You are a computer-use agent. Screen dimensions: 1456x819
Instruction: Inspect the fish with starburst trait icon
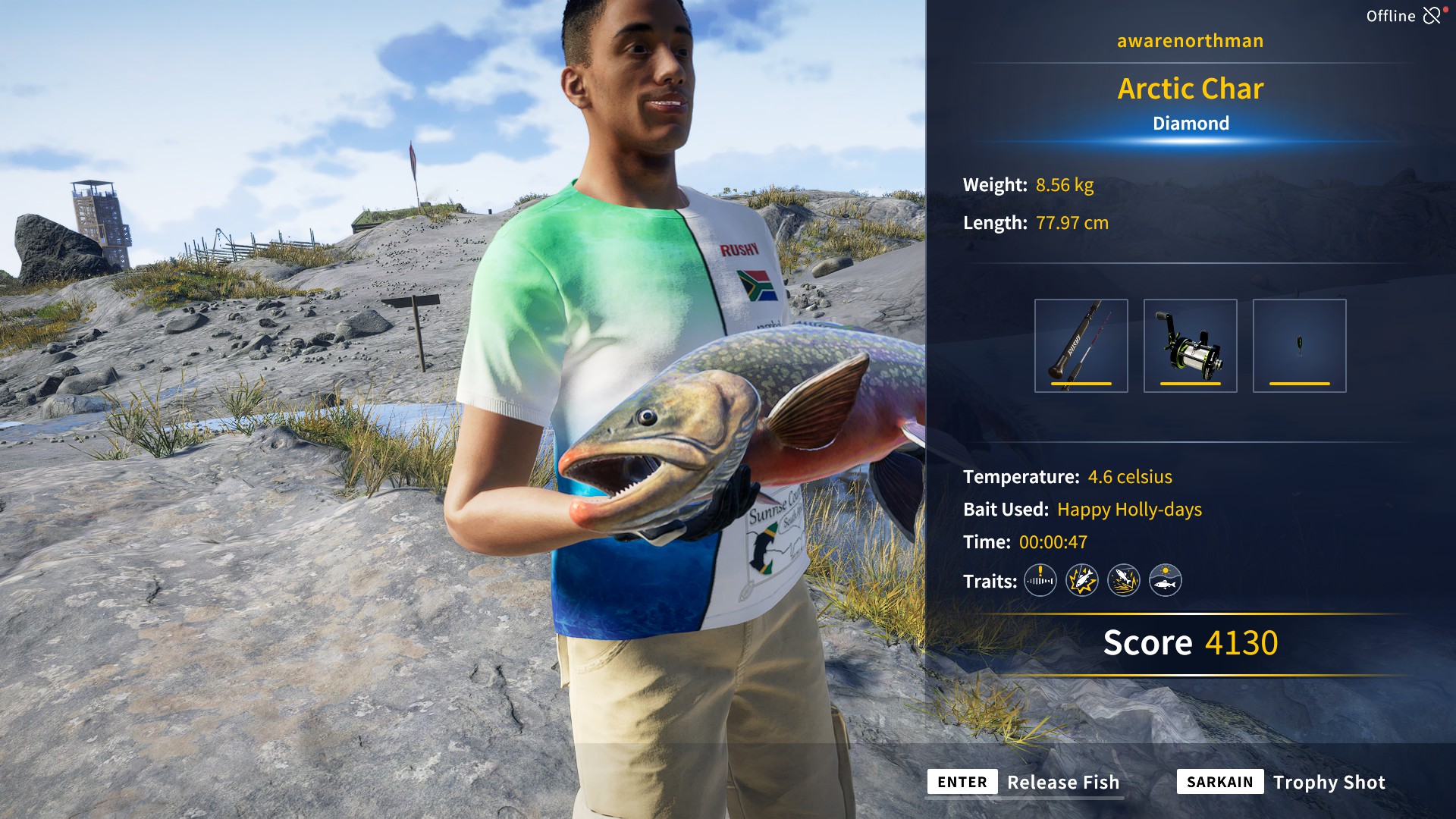click(x=1081, y=581)
